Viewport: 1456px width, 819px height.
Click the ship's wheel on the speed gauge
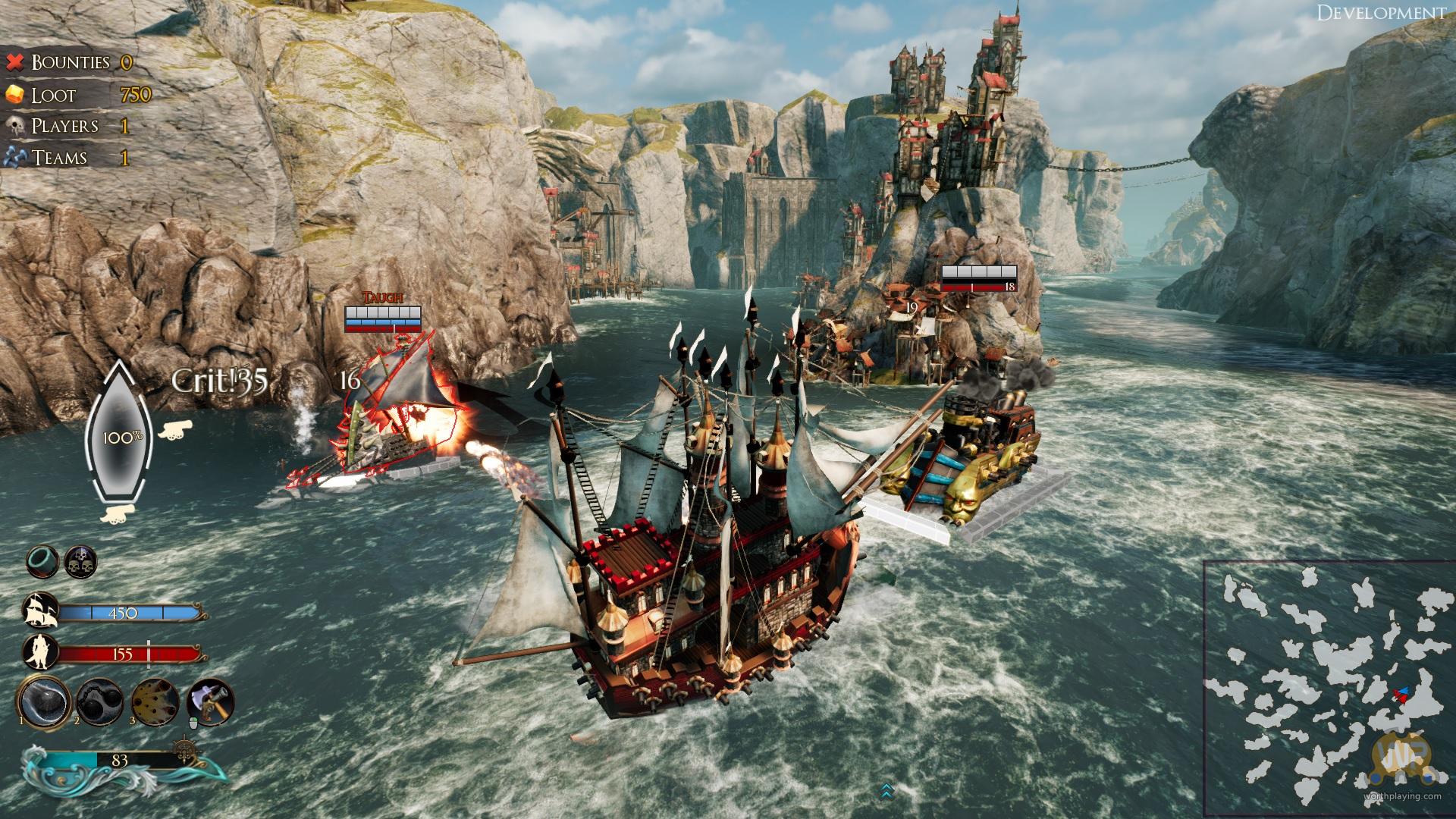click(x=184, y=751)
